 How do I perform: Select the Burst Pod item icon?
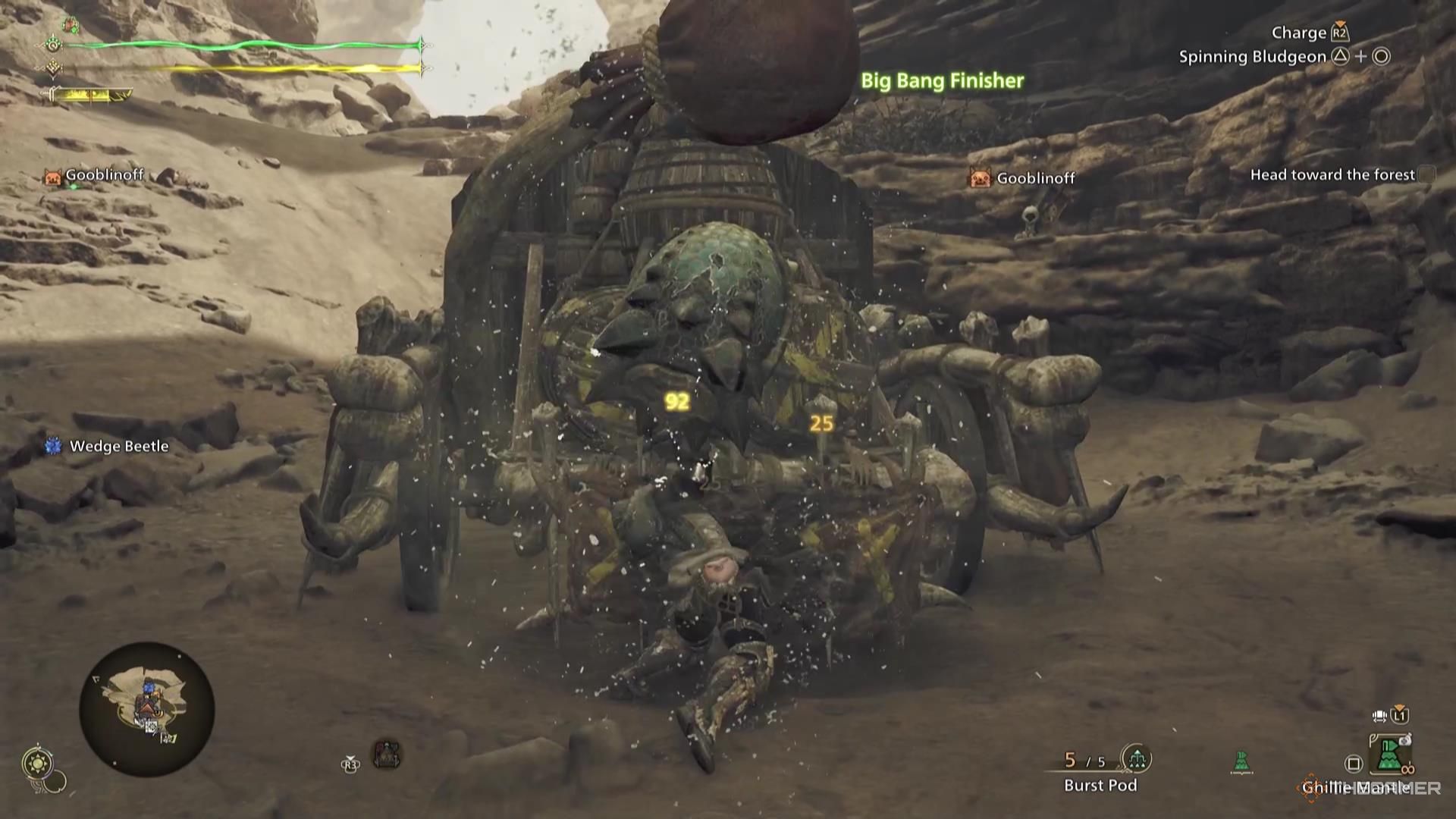1137,758
